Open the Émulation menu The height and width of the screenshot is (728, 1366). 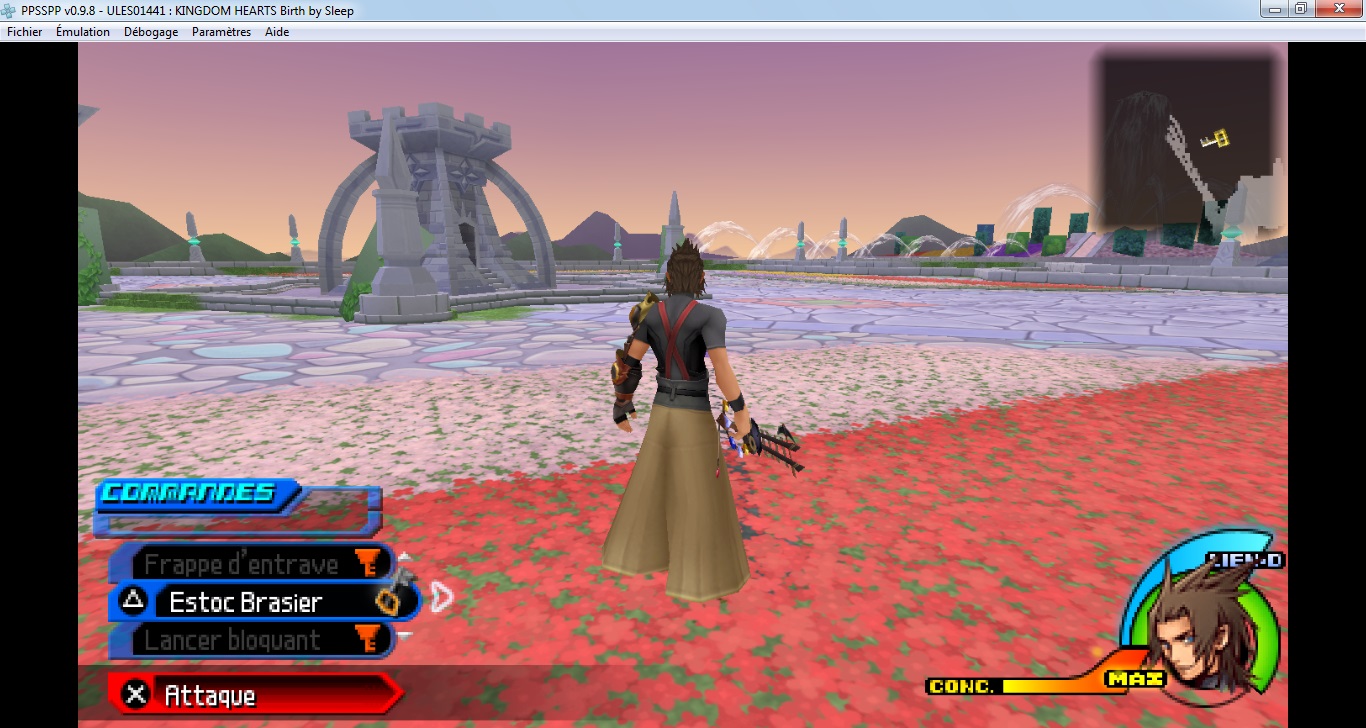click(83, 32)
